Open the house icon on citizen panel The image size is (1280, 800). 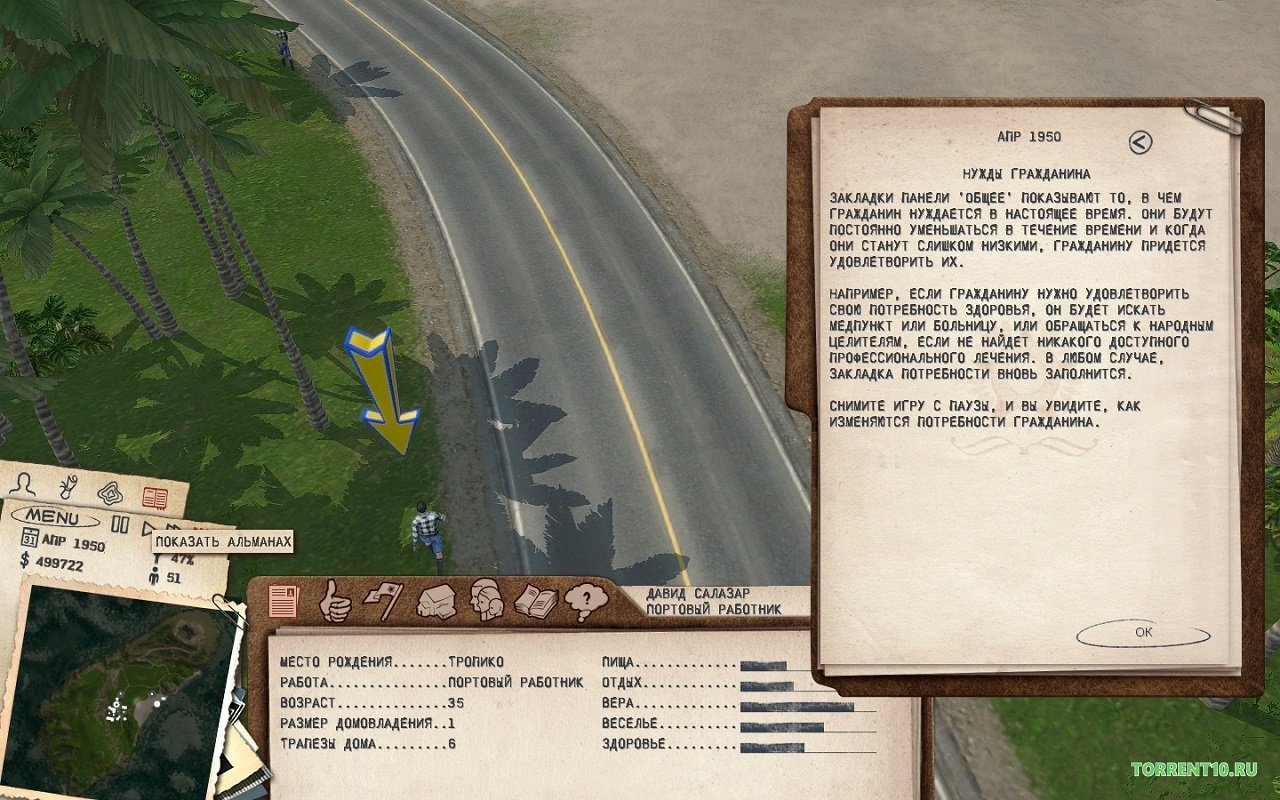(436, 602)
